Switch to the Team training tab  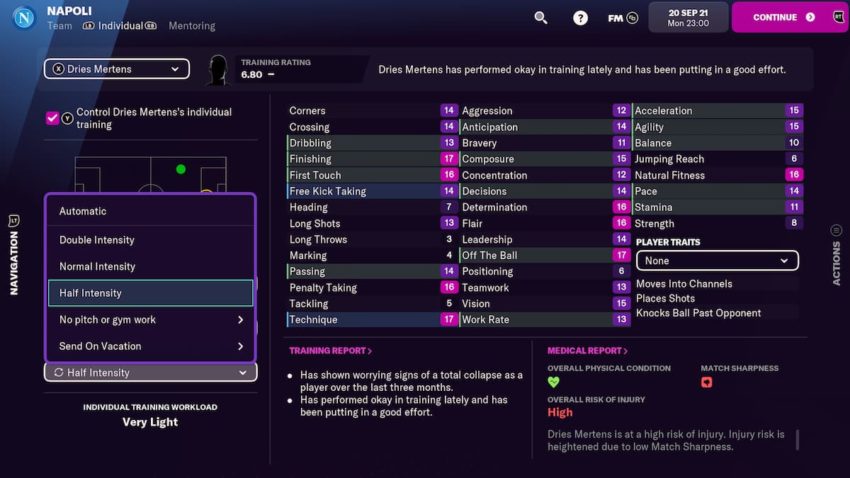(59, 26)
